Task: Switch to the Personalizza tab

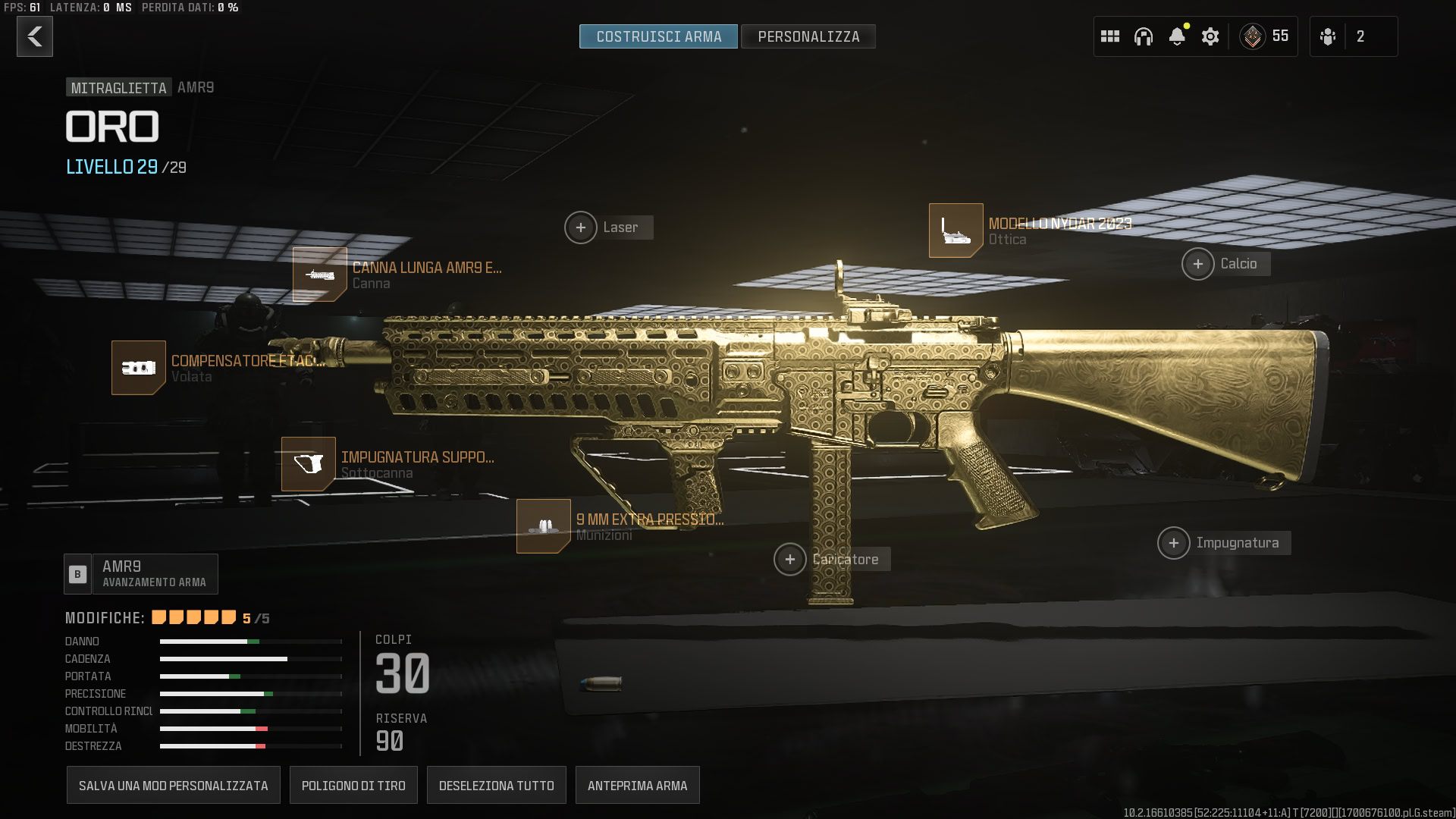Action: (808, 36)
